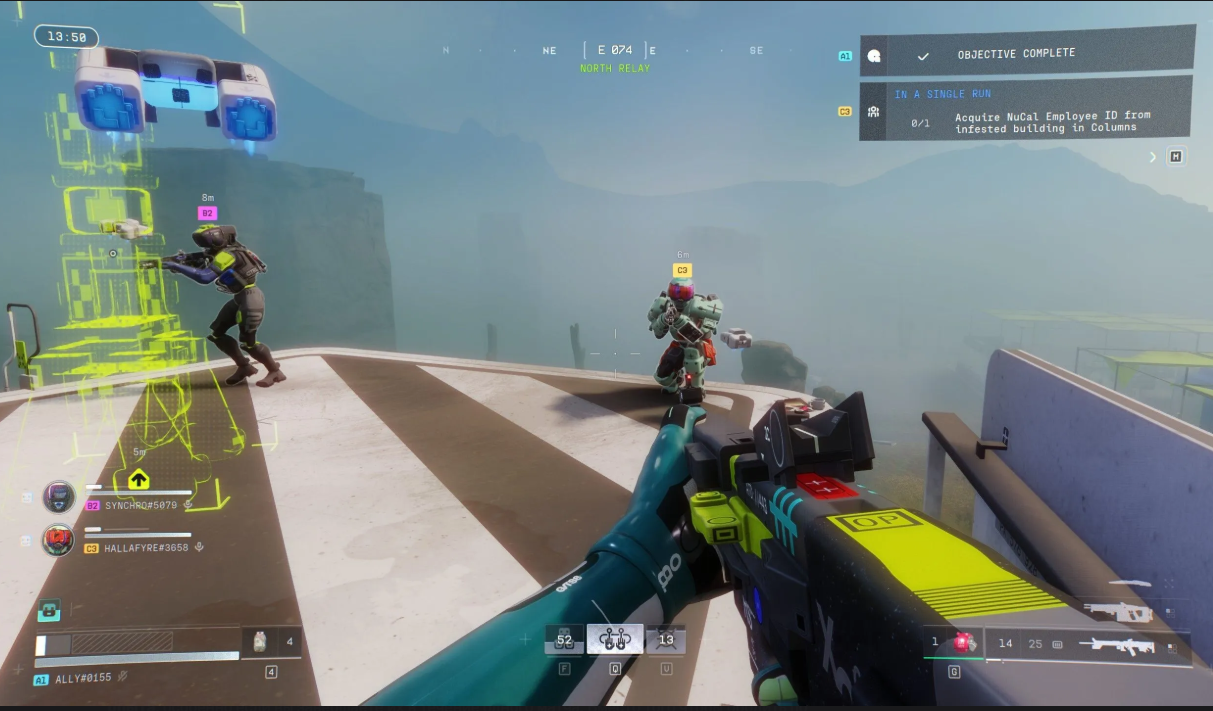Image resolution: width=1213 pixels, height=711 pixels.
Task: Click the teal player face icon
Action: tap(49, 610)
